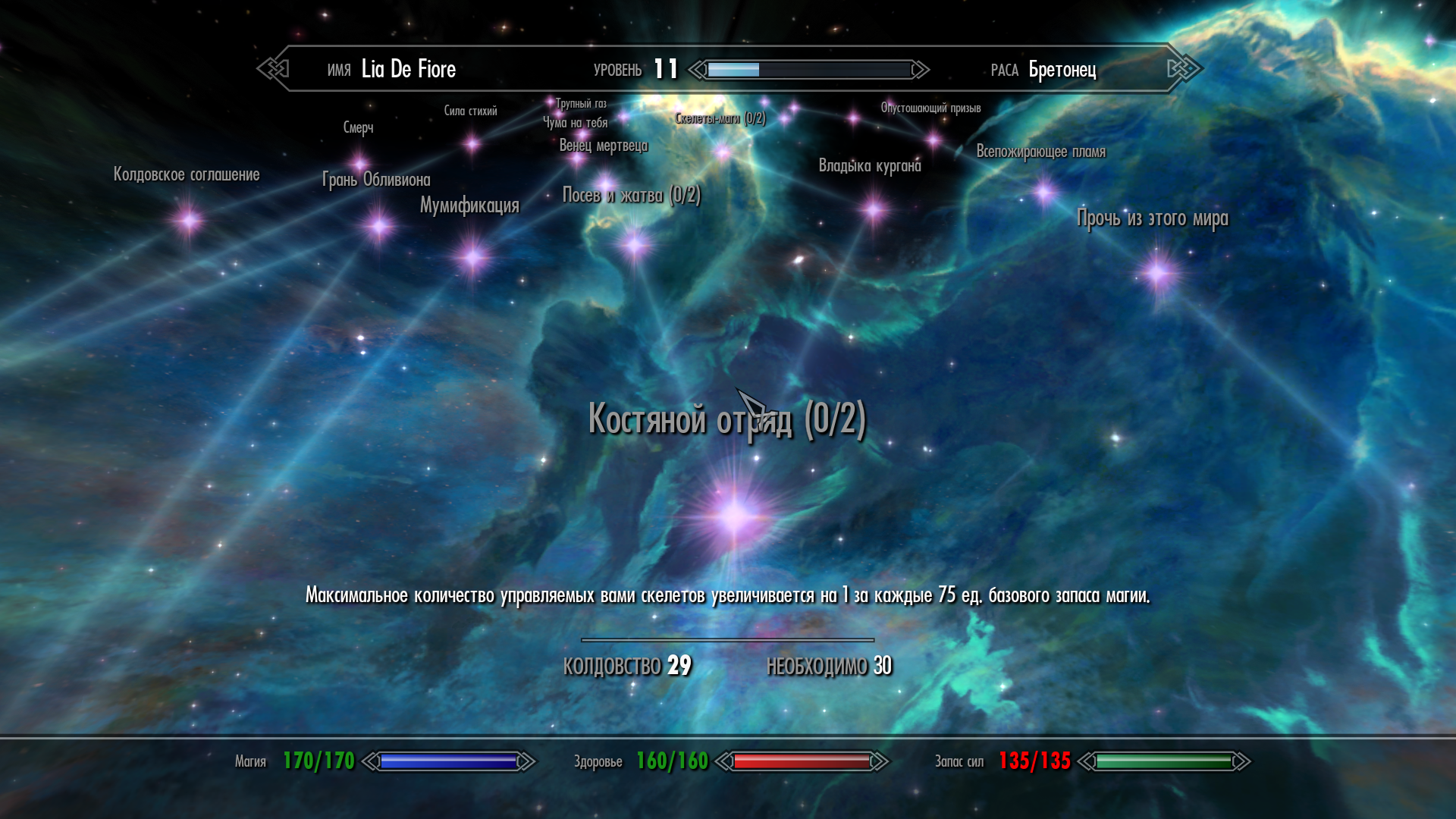Screen dimensions: 1456x819
Task: Select the Трупный газ perk star
Action: pyautogui.click(x=551, y=102)
